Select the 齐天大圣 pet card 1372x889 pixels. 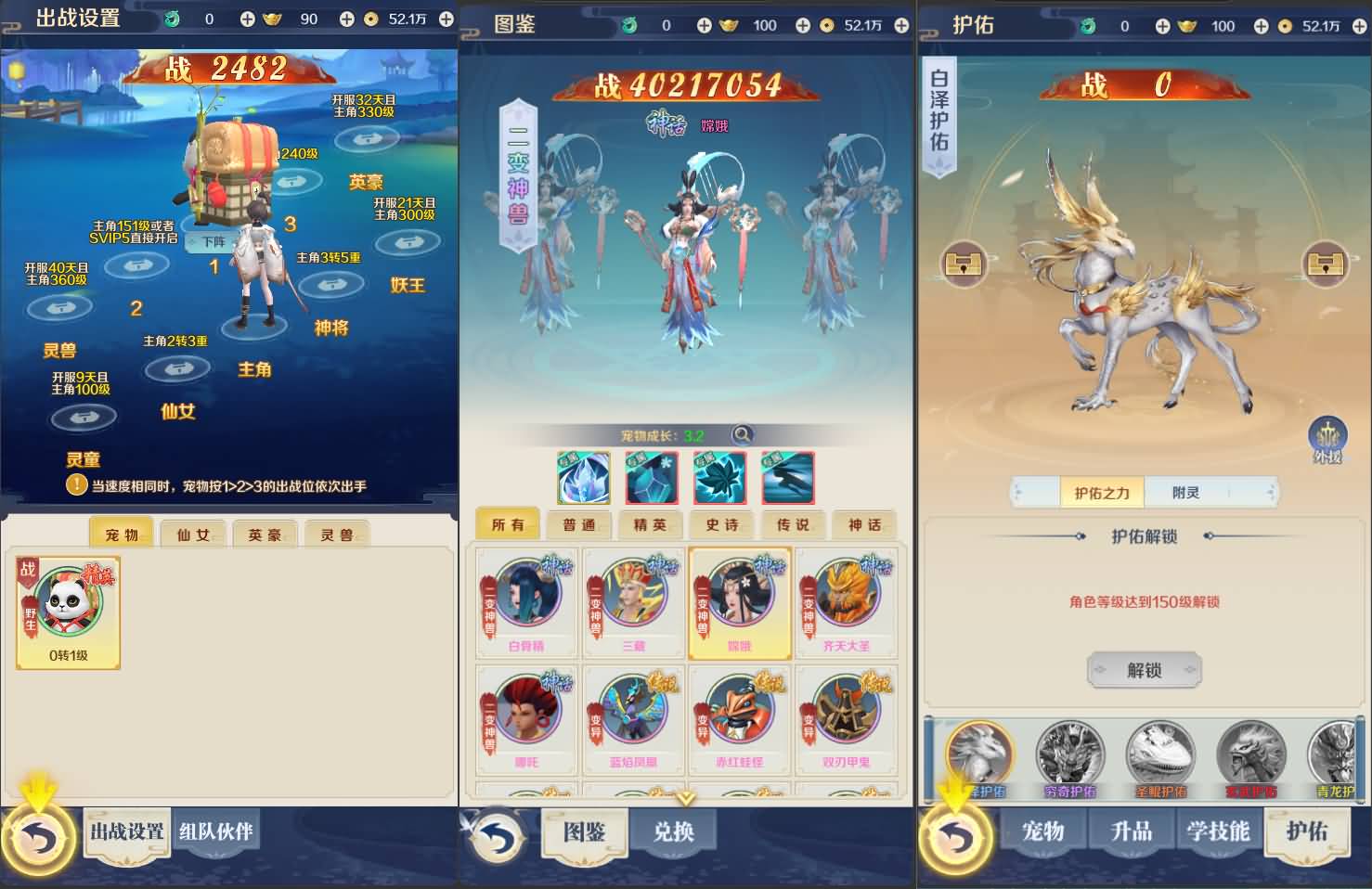(846, 602)
